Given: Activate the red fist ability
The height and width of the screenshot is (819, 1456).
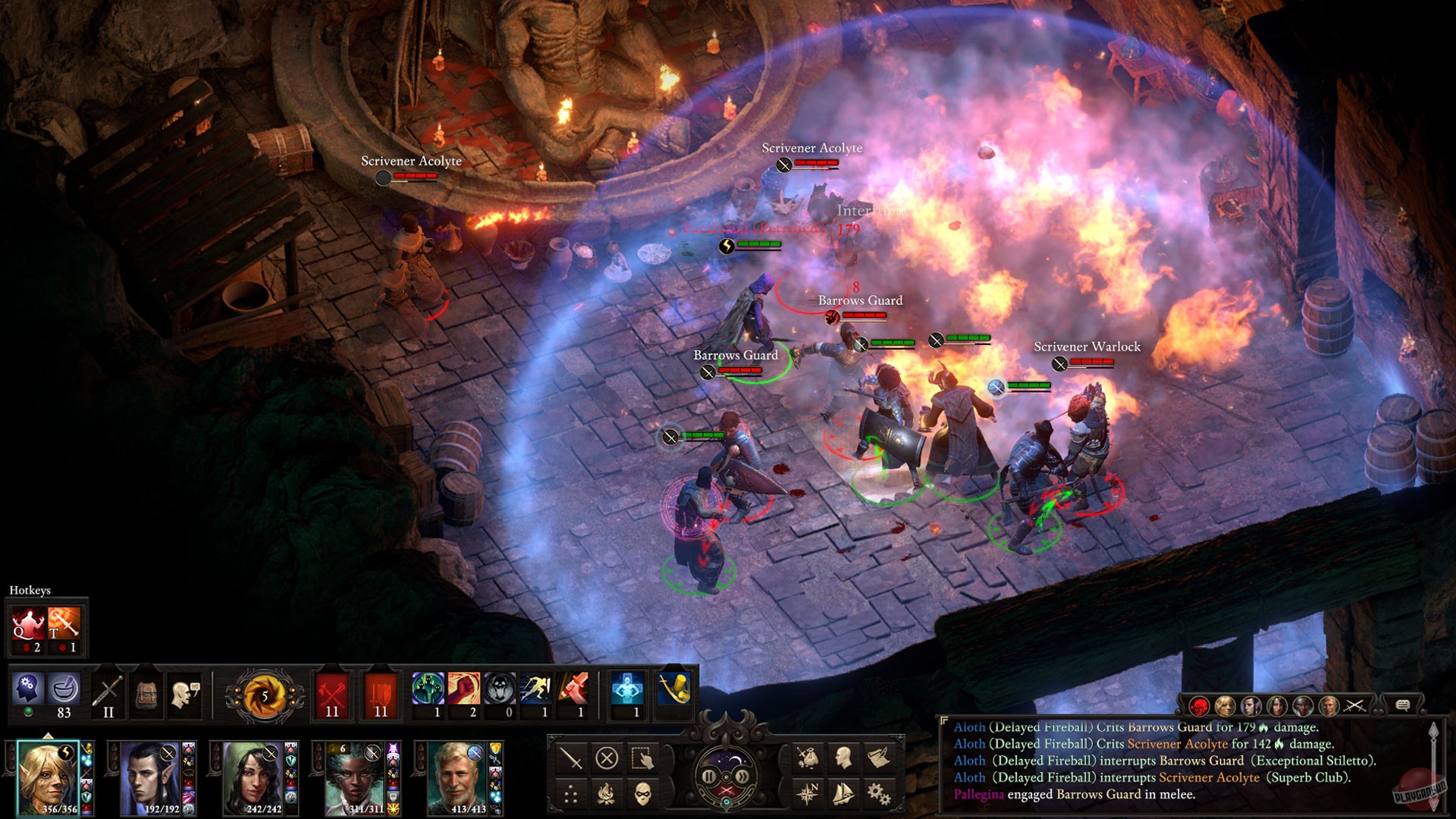Looking at the screenshot, I should tap(464, 689).
